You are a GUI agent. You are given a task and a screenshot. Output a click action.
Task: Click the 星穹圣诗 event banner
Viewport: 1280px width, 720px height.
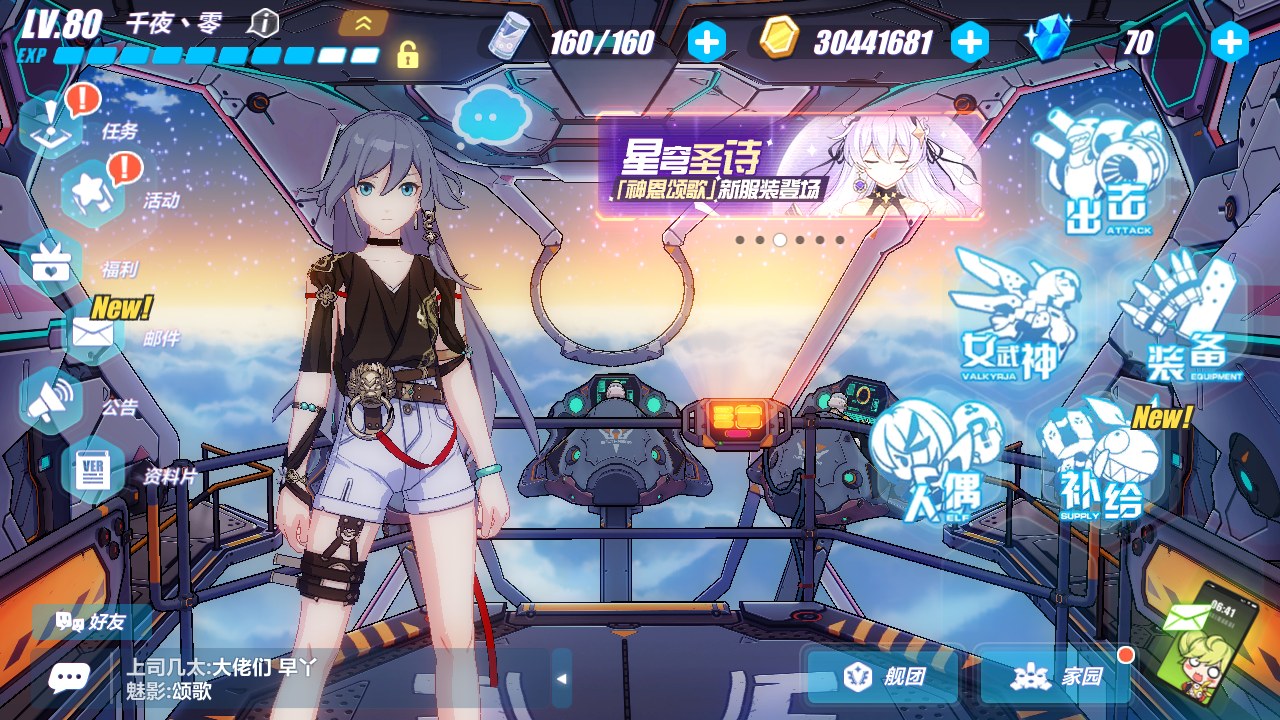pyautogui.click(x=790, y=167)
